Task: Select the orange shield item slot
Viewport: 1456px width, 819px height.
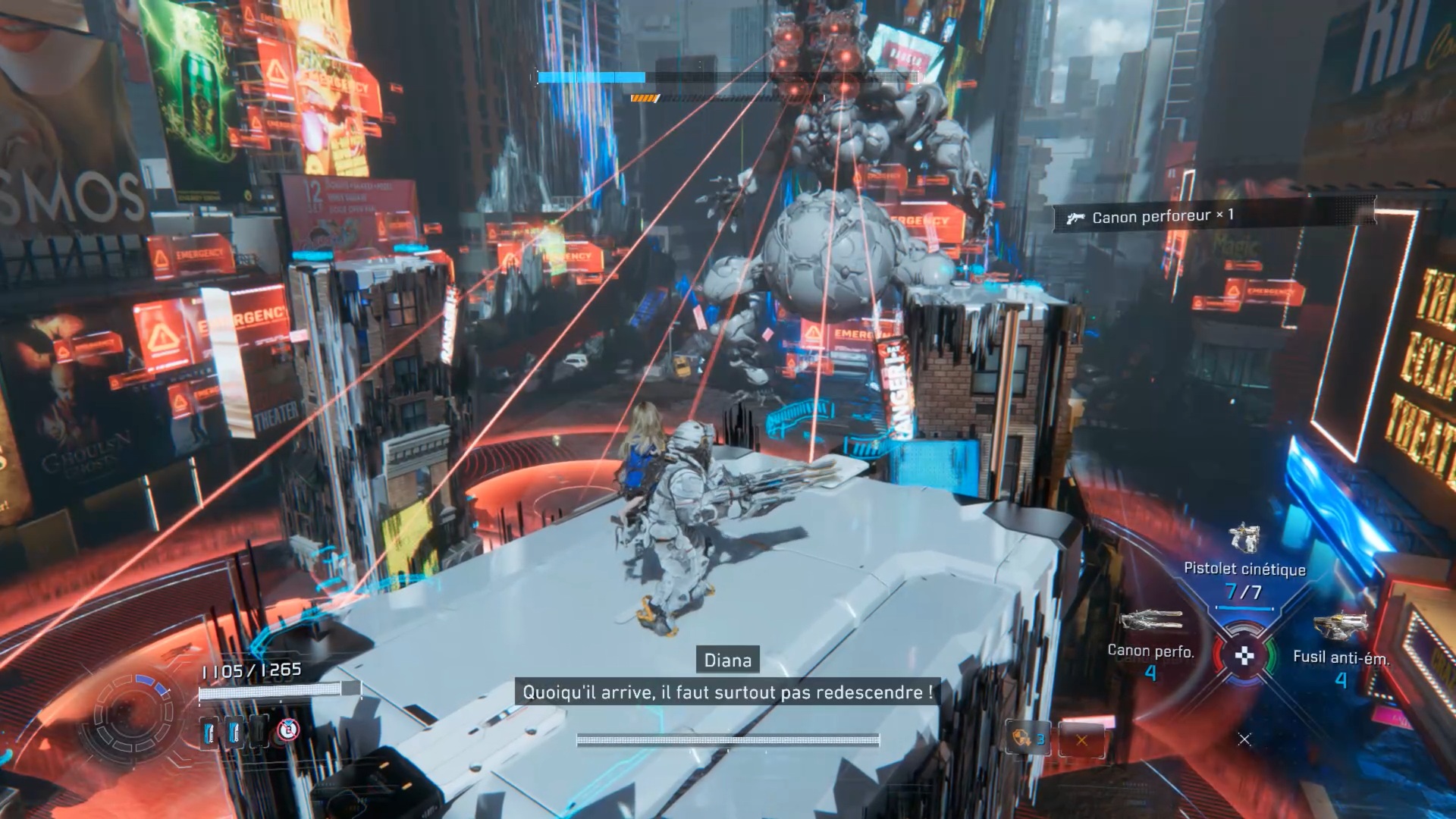Action: coord(1028,739)
